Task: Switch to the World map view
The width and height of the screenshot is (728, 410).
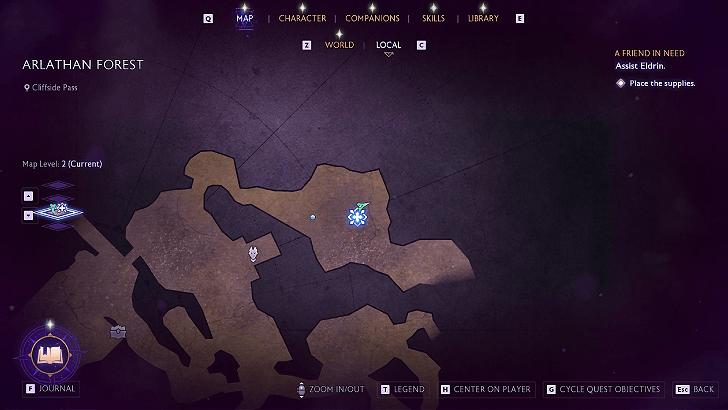Action: pyautogui.click(x=339, y=45)
